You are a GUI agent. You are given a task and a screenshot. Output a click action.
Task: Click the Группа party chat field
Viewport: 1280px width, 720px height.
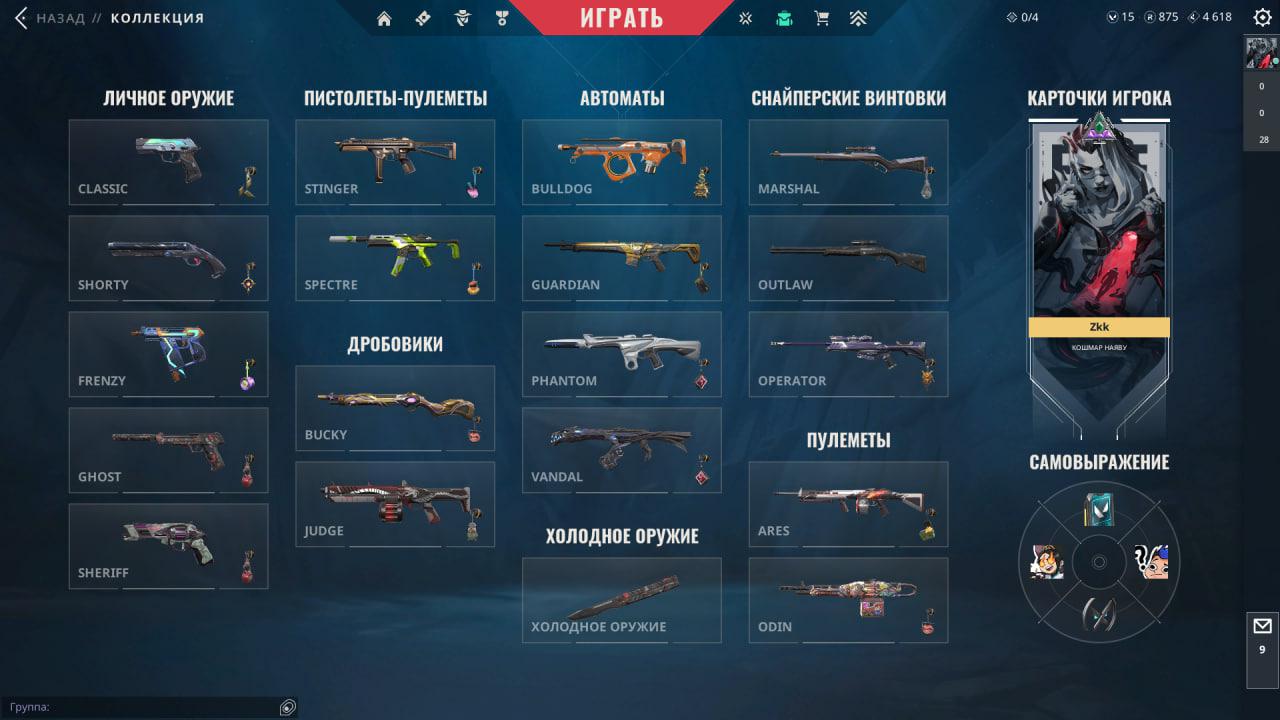(140, 707)
